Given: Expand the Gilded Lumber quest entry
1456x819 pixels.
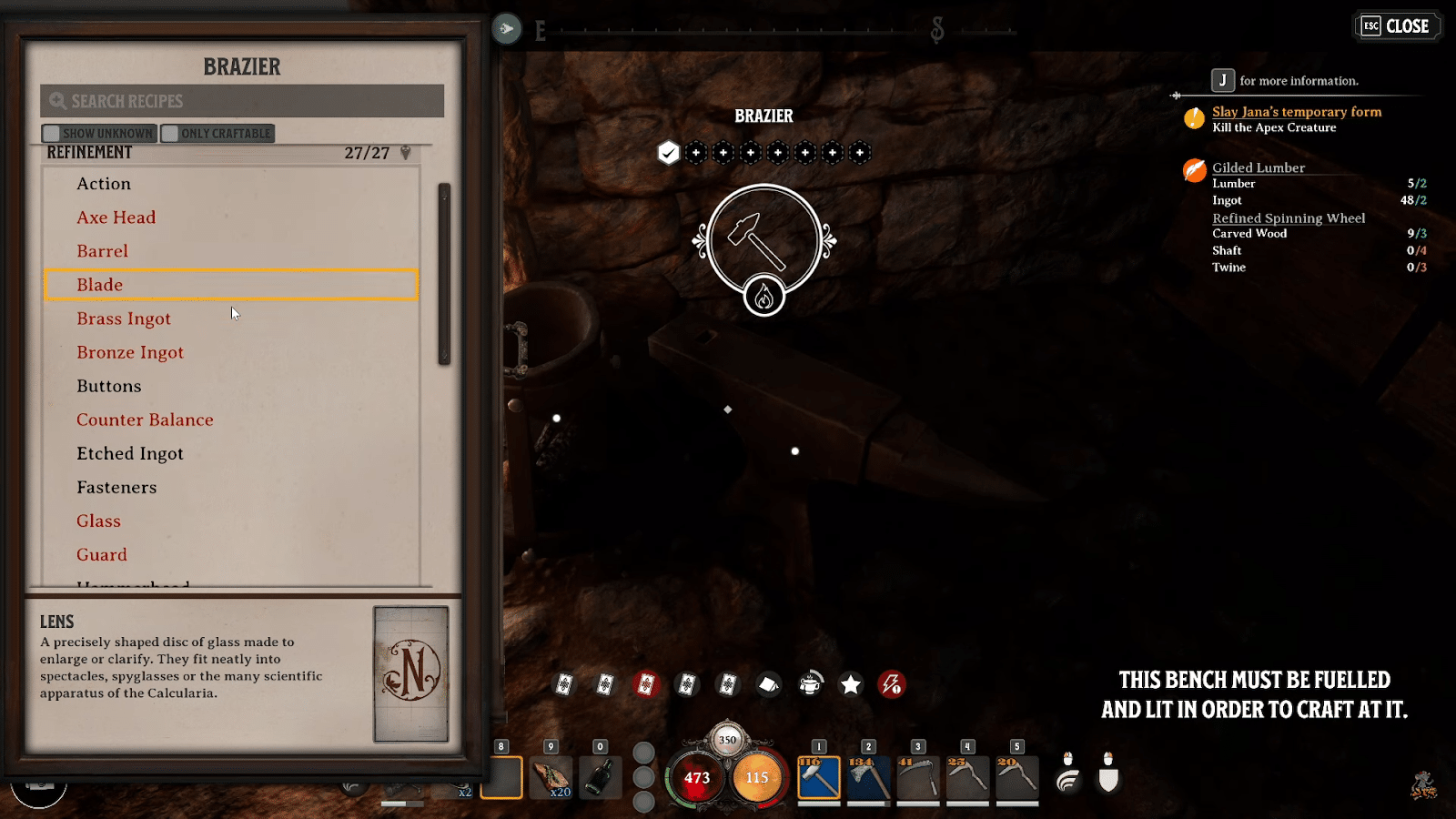Looking at the screenshot, I should 1257,167.
